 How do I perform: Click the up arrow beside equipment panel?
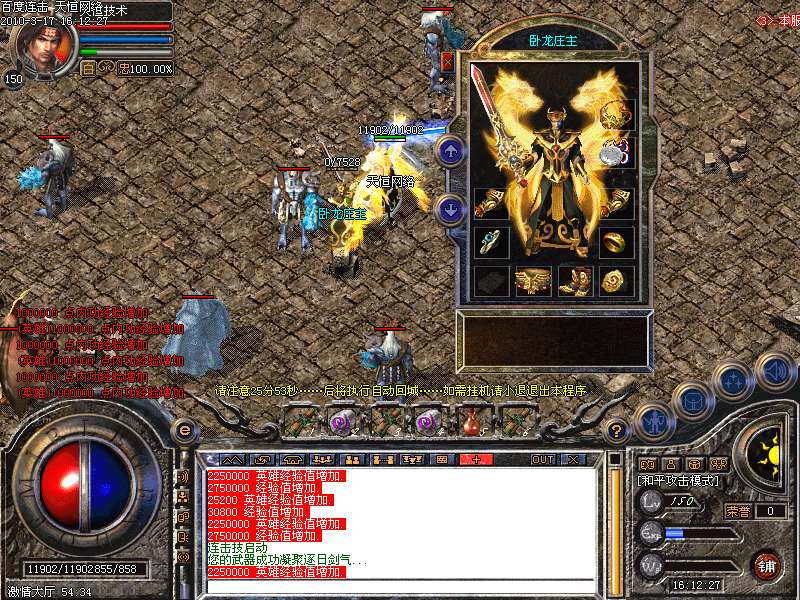click(450, 152)
